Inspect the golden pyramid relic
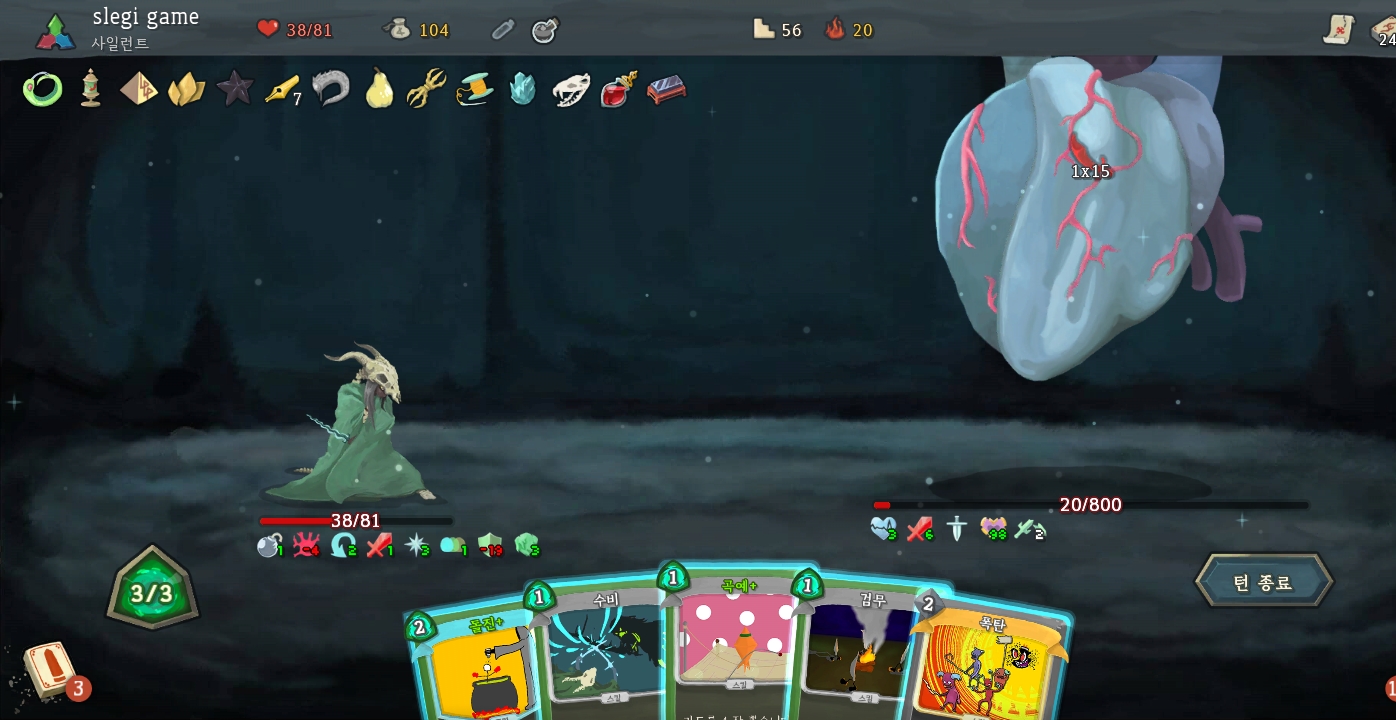 pos(139,89)
